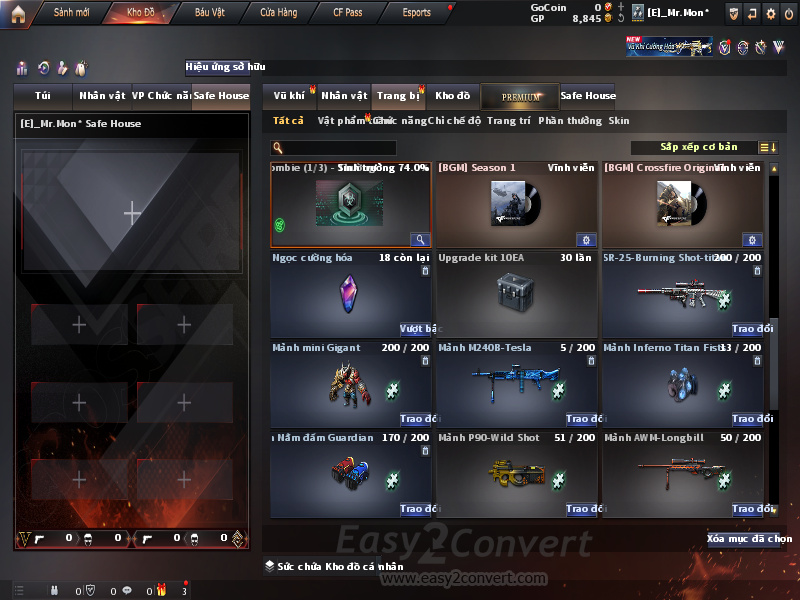
Task: Open the gear settings icon
Action: 770,13
